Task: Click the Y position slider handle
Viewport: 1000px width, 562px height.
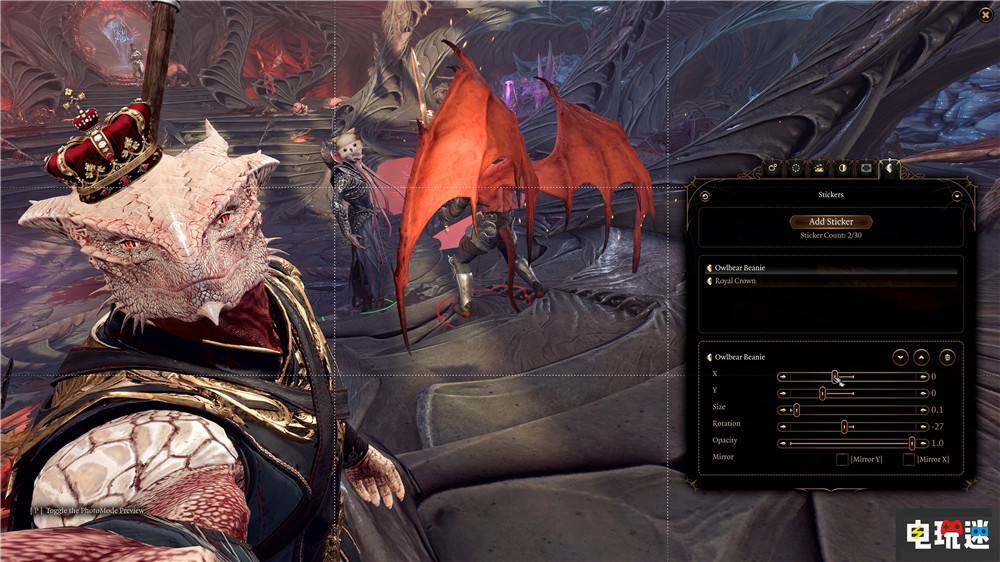Action: [x=822, y=393]
